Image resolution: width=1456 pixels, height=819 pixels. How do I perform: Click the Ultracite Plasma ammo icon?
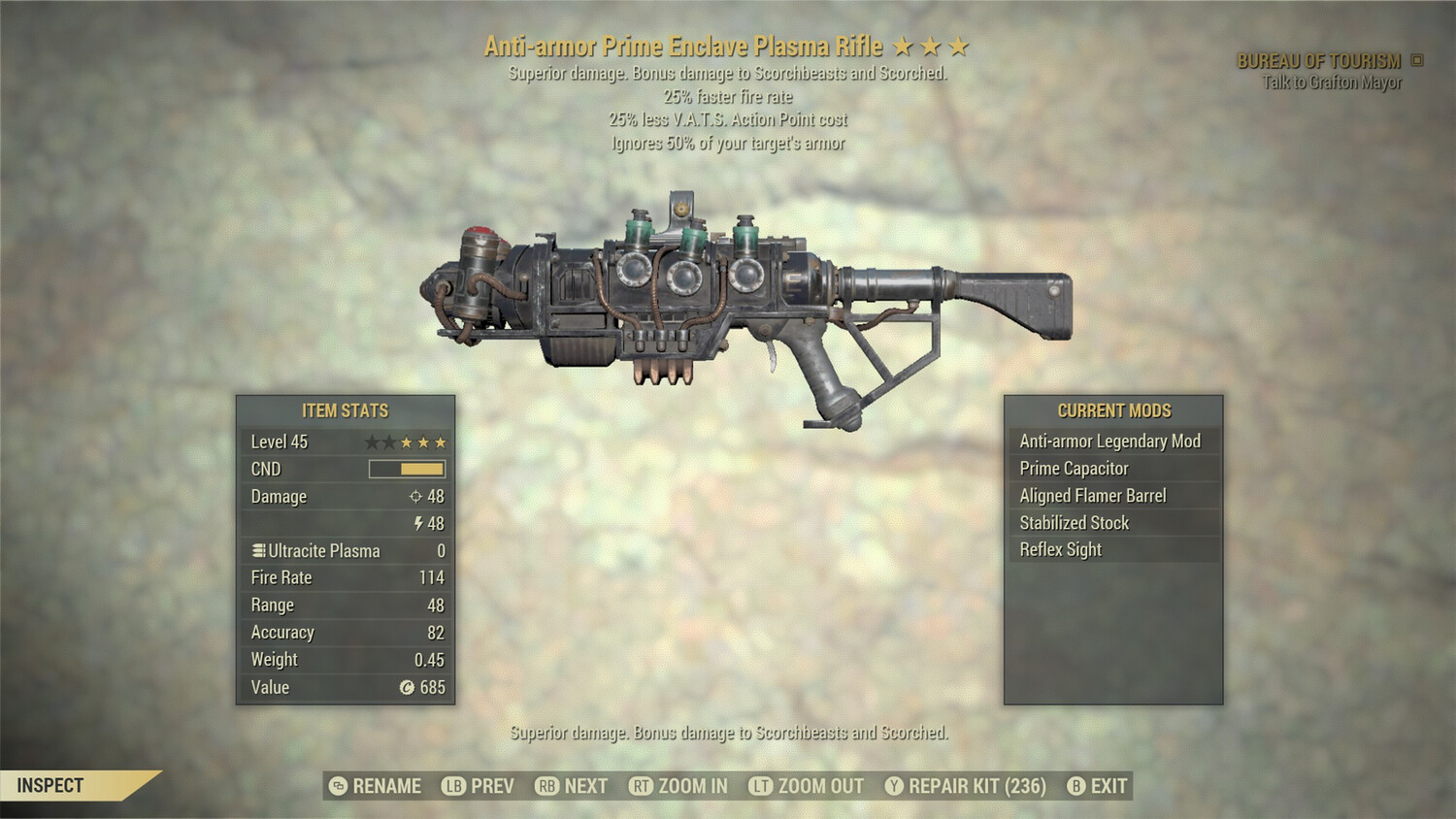[x=260, y=550]
